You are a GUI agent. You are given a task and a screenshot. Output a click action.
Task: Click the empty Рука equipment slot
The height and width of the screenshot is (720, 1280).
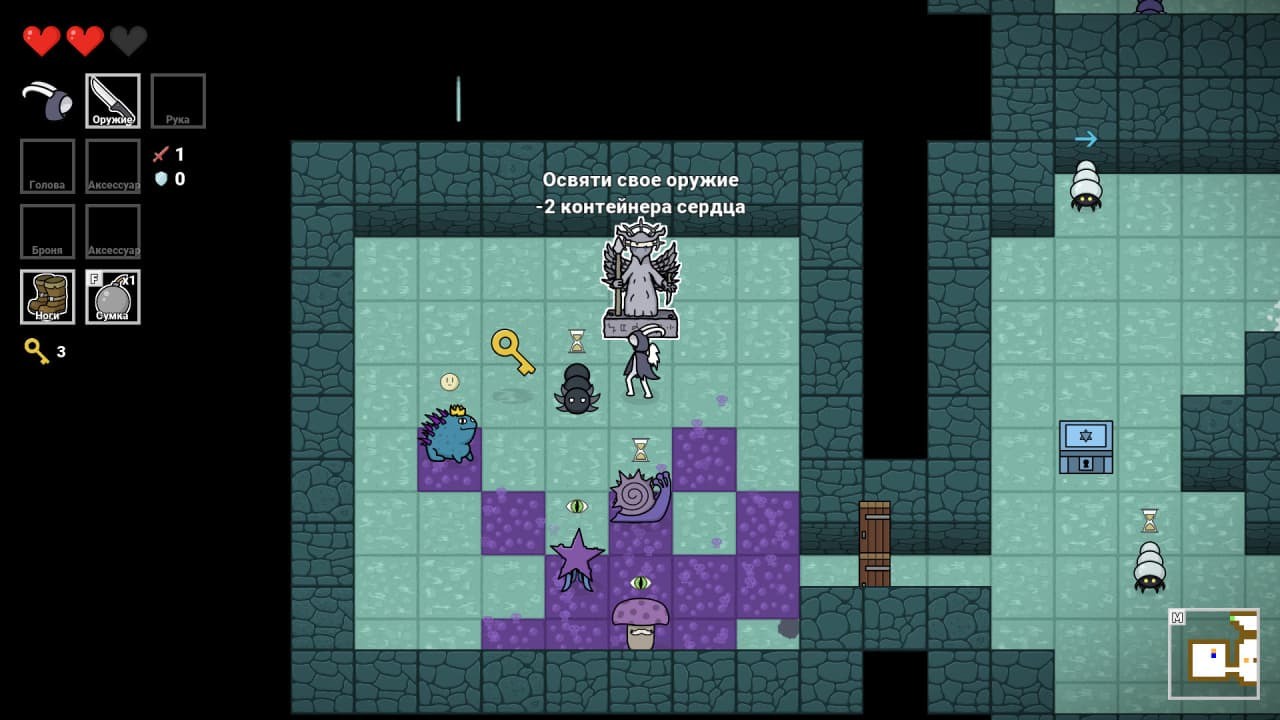178,99
